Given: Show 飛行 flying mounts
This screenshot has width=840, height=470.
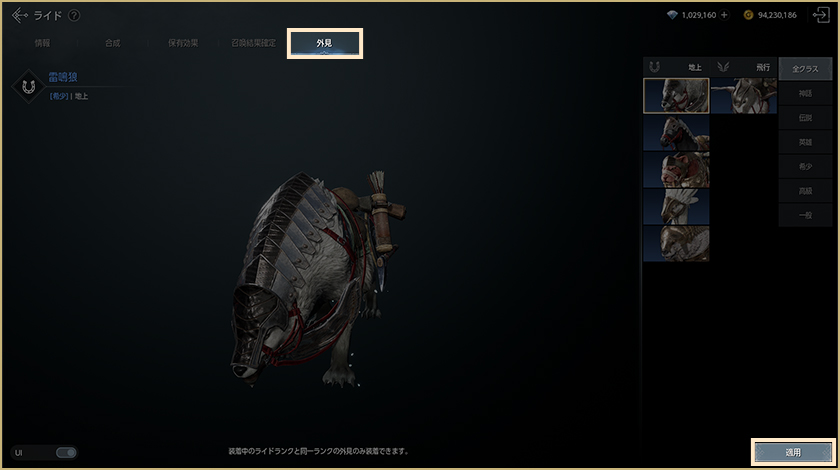Looking at the screenshot, I should (744, 67).
